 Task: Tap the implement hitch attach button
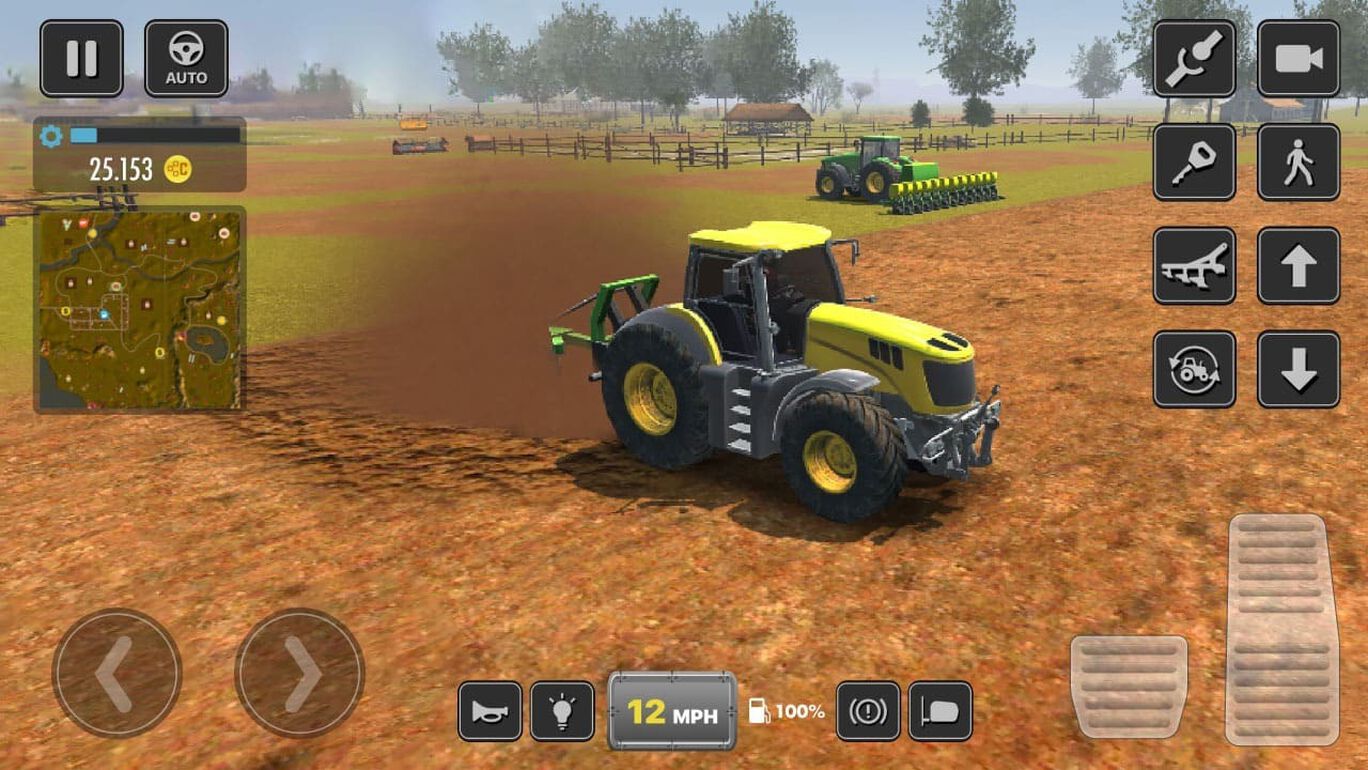coord(1194,59)
